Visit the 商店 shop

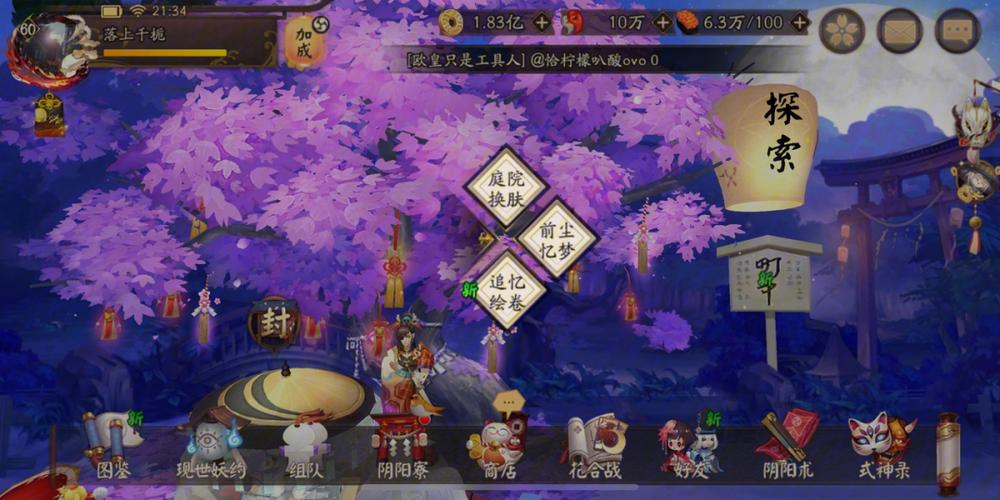(499, 445)
